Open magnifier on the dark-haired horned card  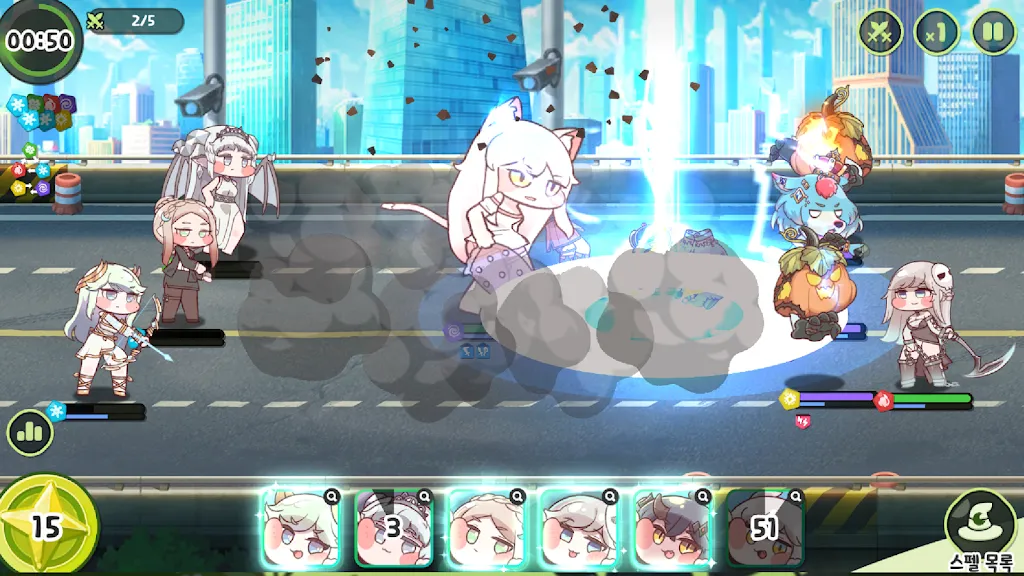click(702, 495)
